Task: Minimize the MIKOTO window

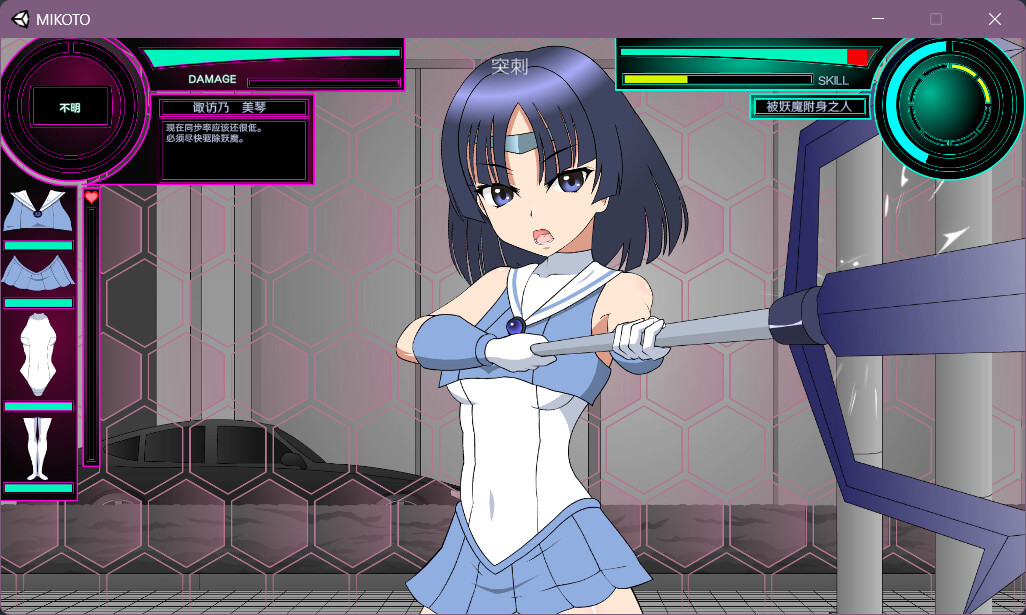Action: 877,19
